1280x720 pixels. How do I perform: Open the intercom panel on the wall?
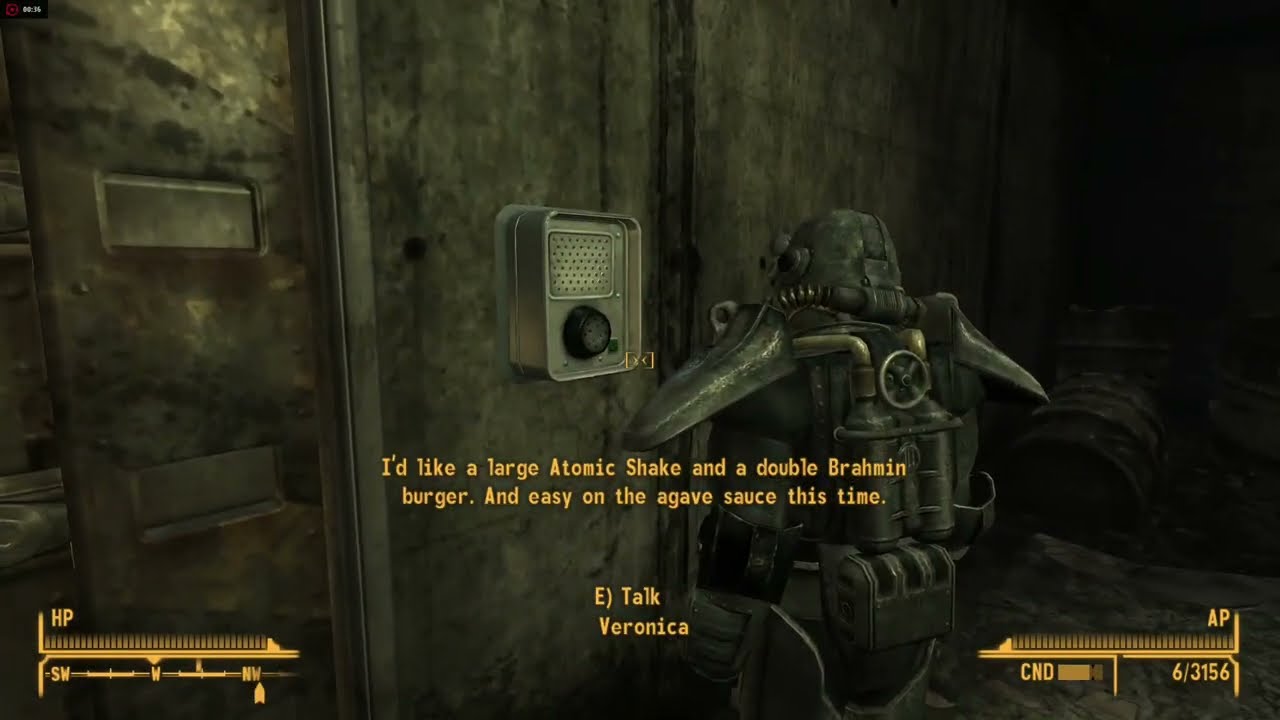(x=575, y=295)
